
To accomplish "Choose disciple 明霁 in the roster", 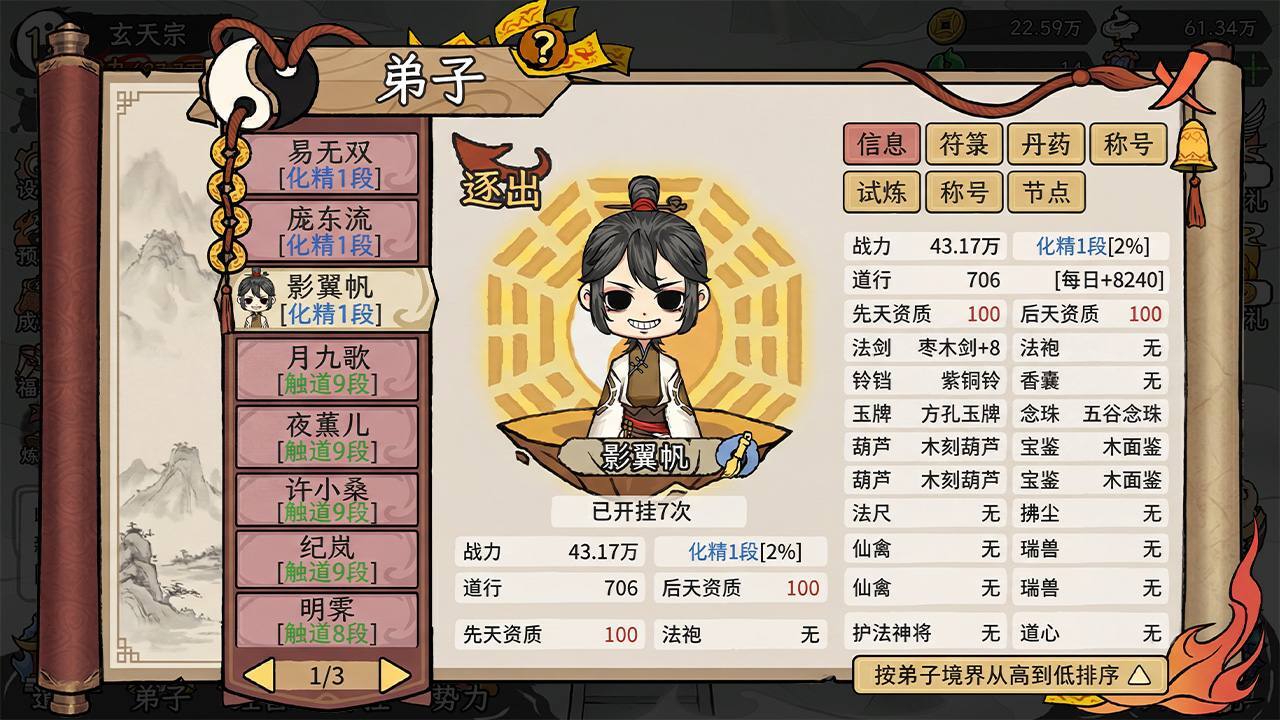I will pyautogui.click(x=329, y=620).
